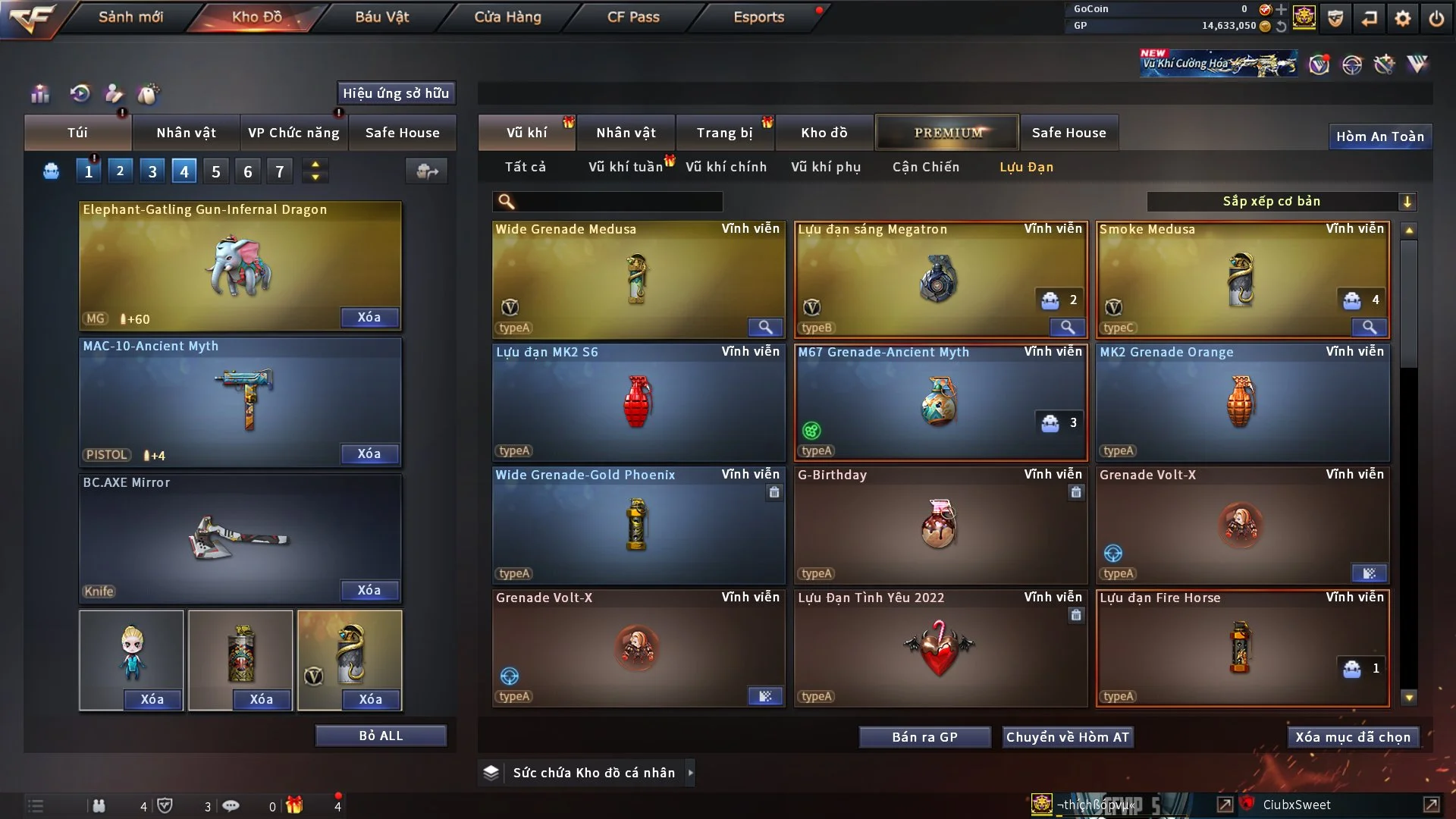
Task: Inspect the Wide Grenade Medusa with magnifier
Action: click(765, 328)
